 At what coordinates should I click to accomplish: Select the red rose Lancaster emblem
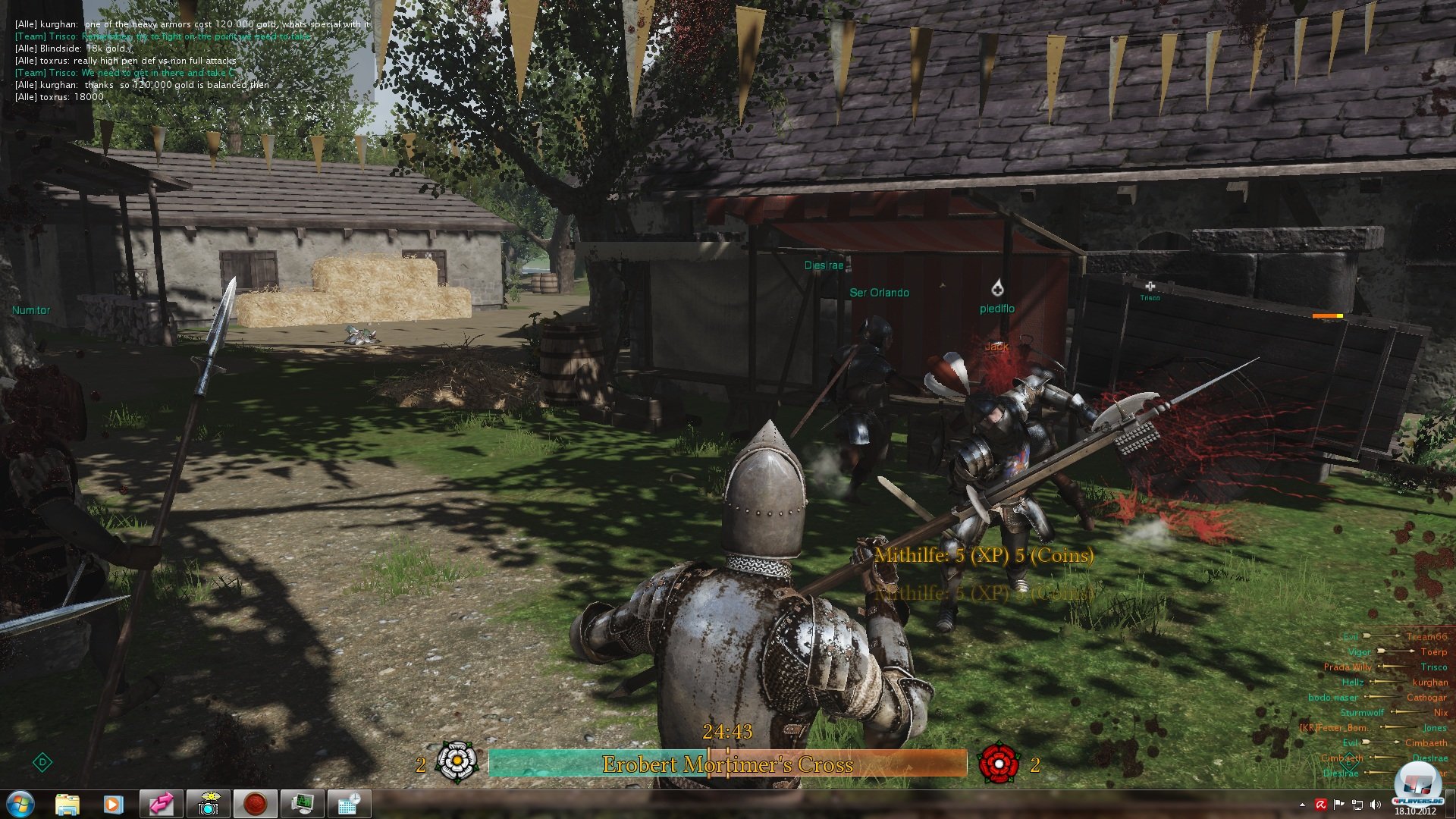tap(999, 763)
